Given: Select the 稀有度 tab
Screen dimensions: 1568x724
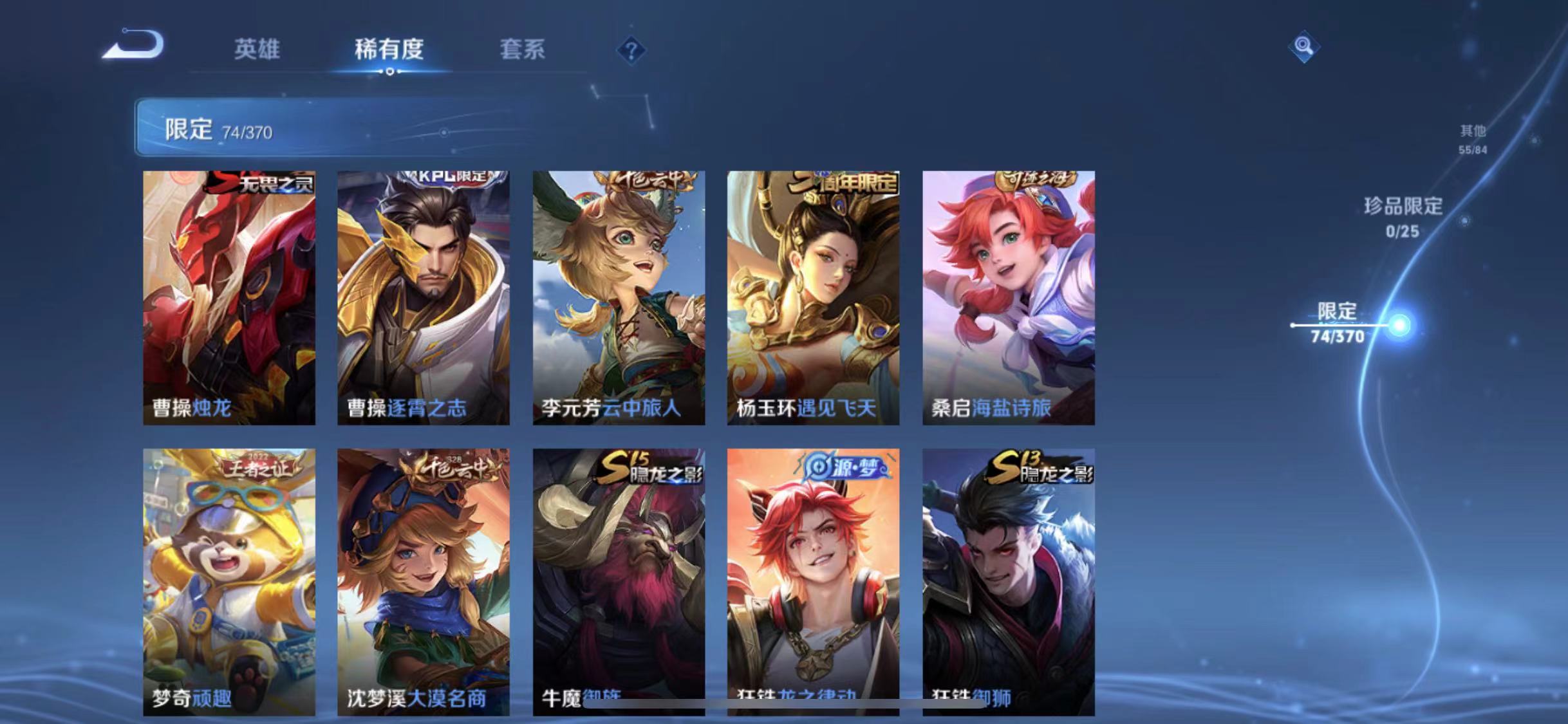Looking at the screenshot, I should click(x=388, y=50).
